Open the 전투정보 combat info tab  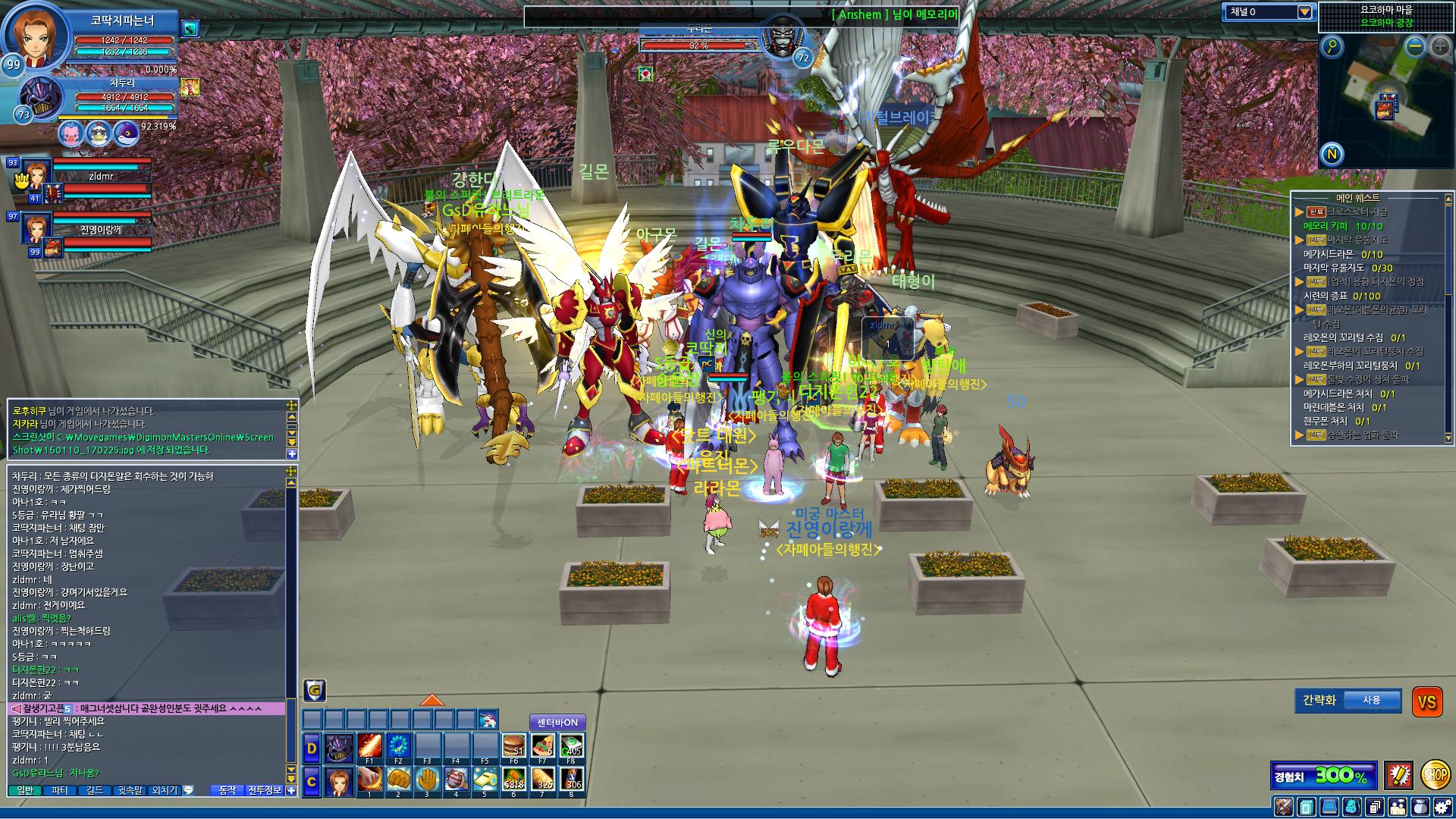(265, 790)
